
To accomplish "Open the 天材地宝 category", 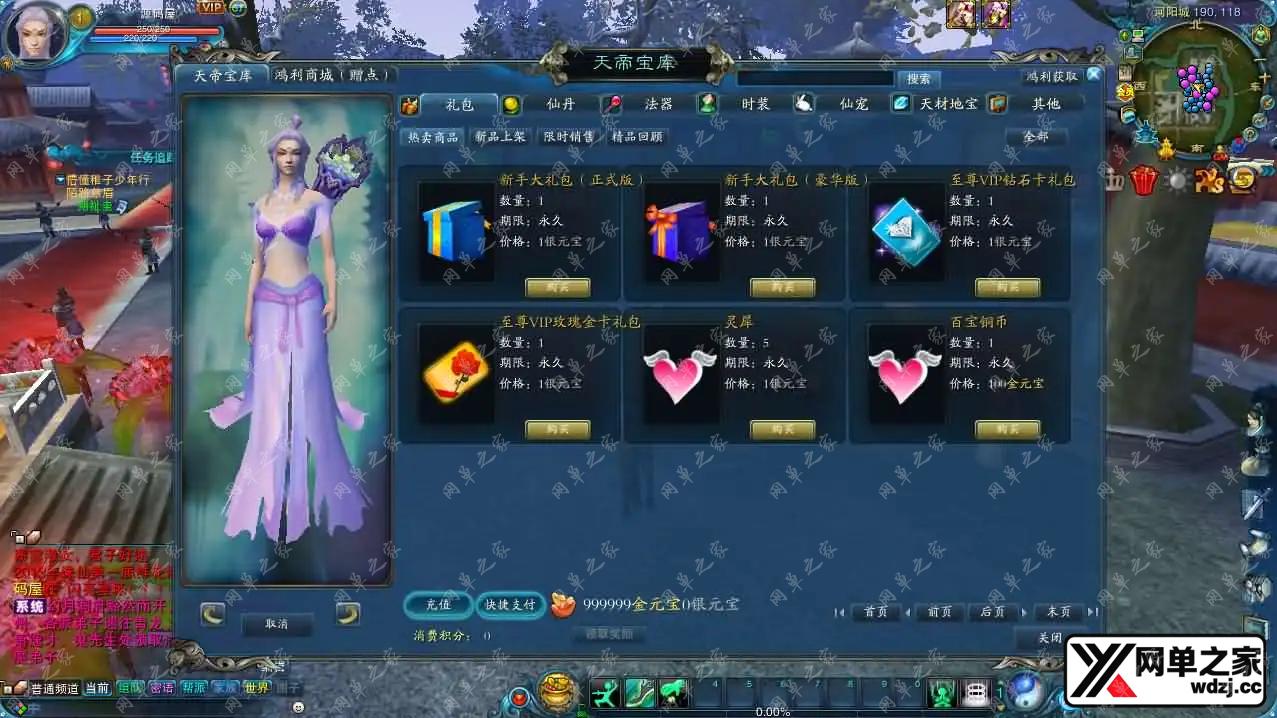I will [949, 104].
